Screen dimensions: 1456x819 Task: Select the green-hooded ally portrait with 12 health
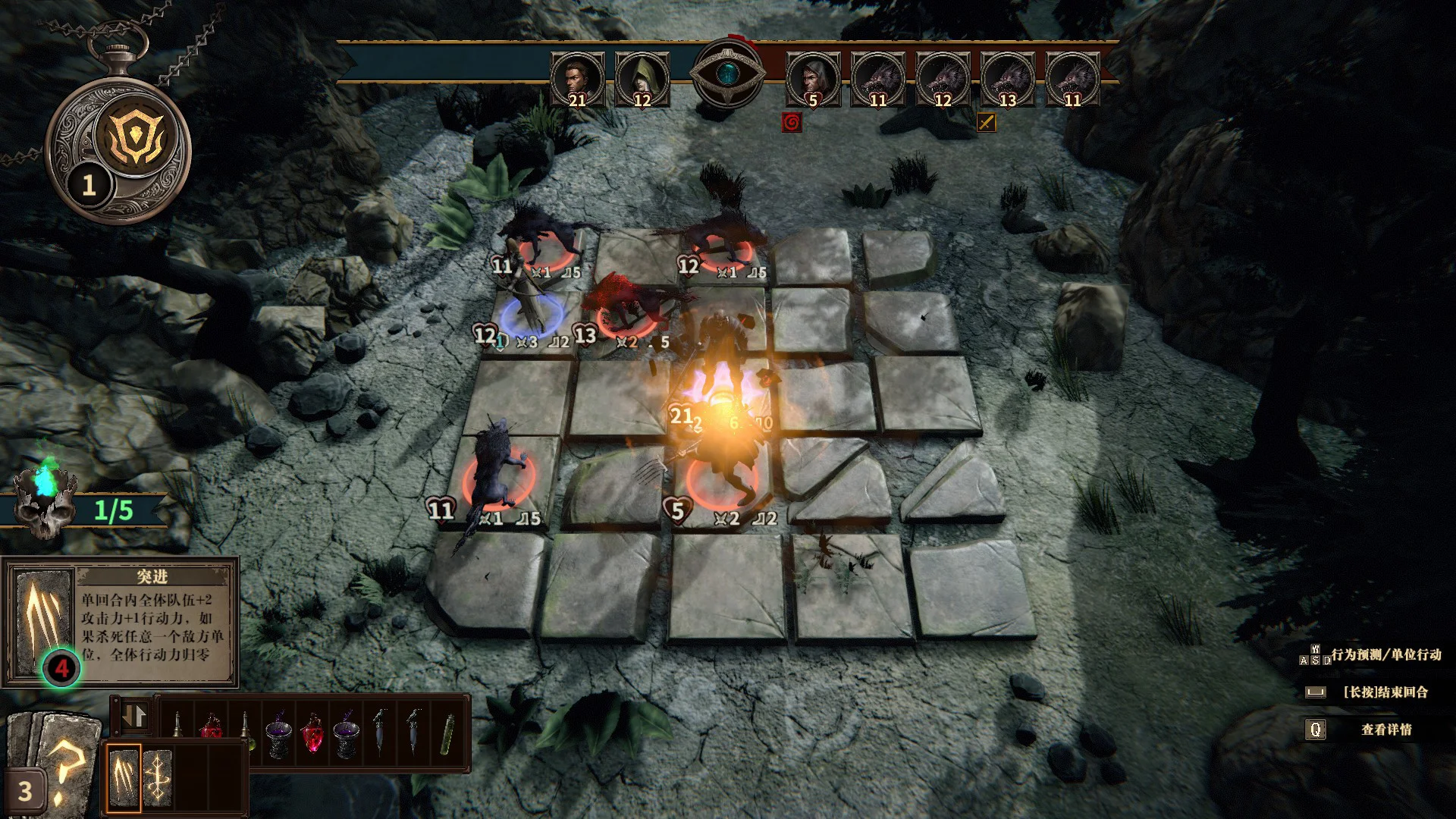pos(642,79)
